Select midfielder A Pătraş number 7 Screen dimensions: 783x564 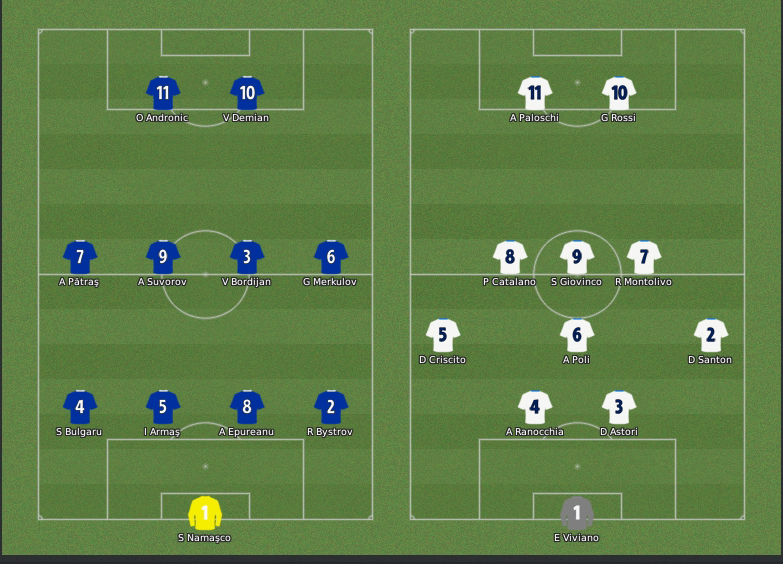(80, 257)
